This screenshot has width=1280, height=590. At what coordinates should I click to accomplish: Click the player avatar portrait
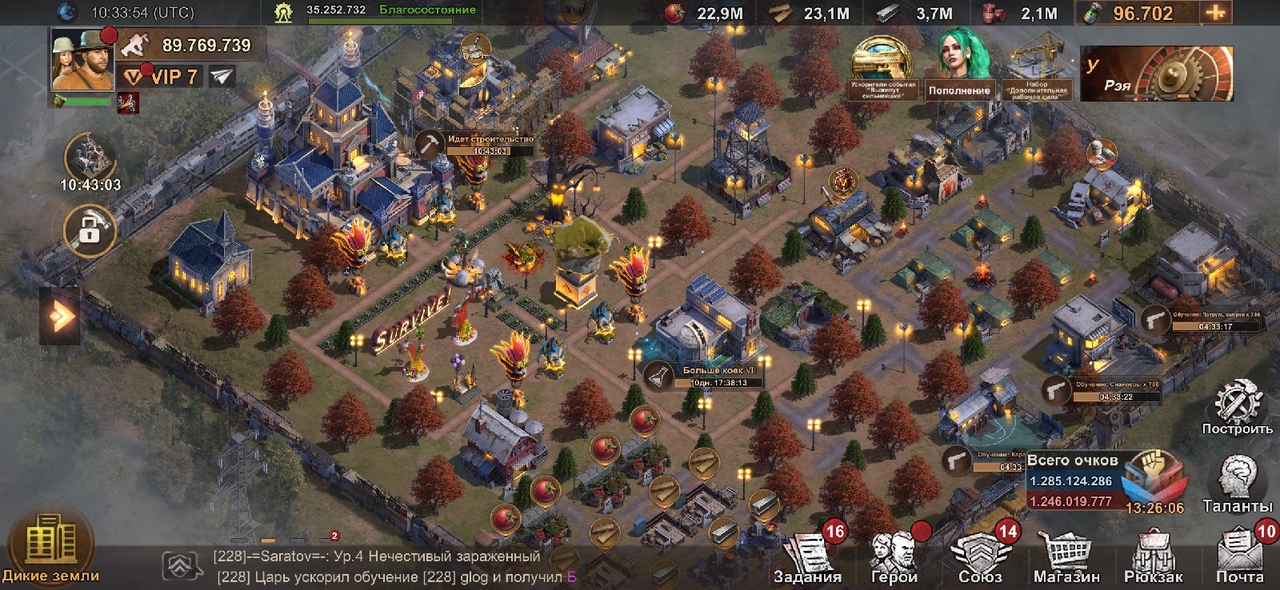(82, 60)
